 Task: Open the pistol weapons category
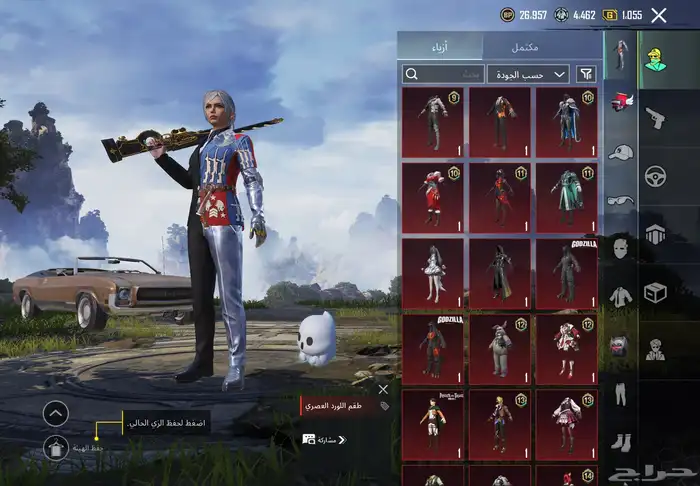pos(656,118)
